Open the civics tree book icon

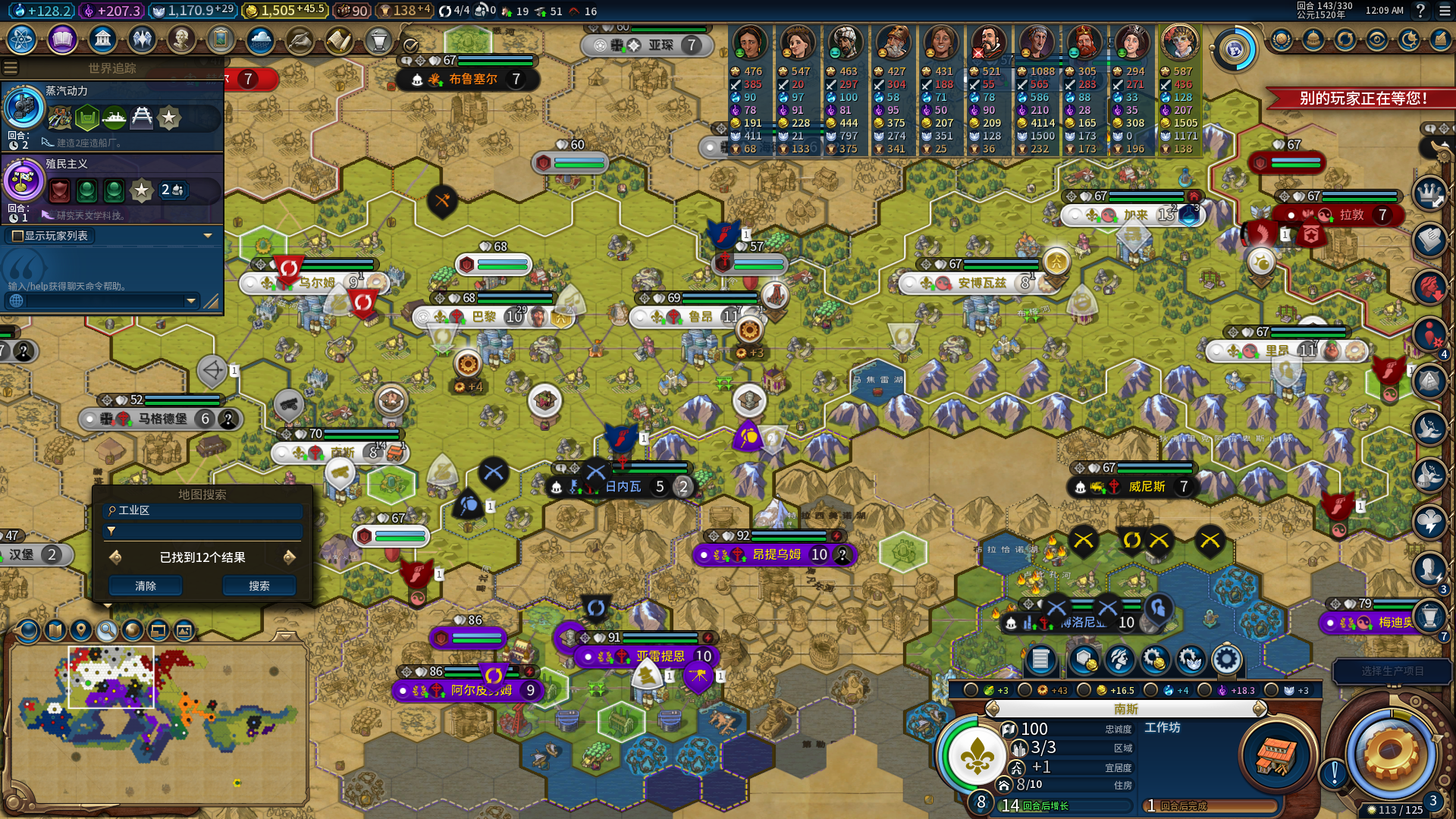(62, 39)
